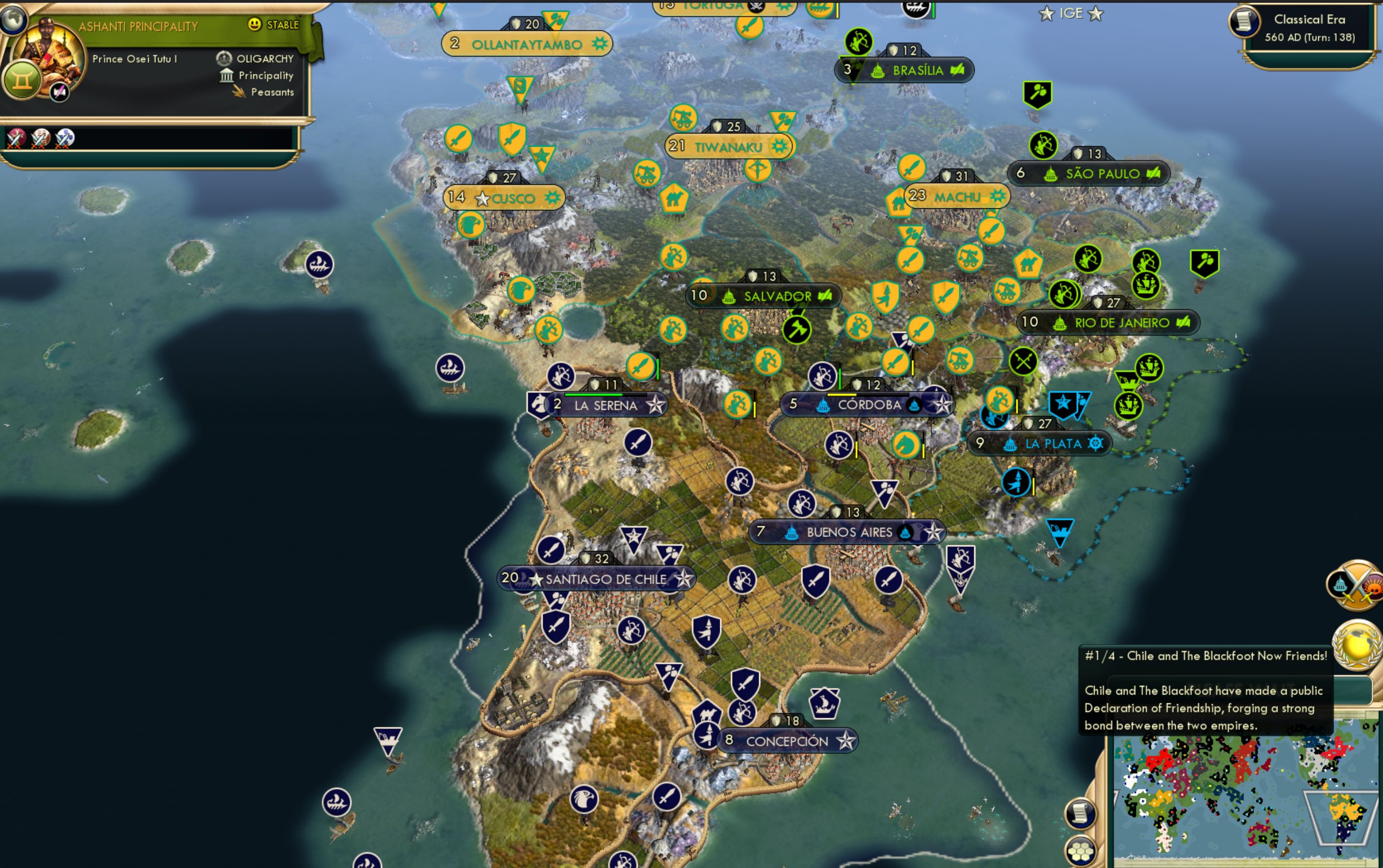The image size is (1383, 868).
Task: Click the first war declaration icon below the civ panel
Action: 16,140
